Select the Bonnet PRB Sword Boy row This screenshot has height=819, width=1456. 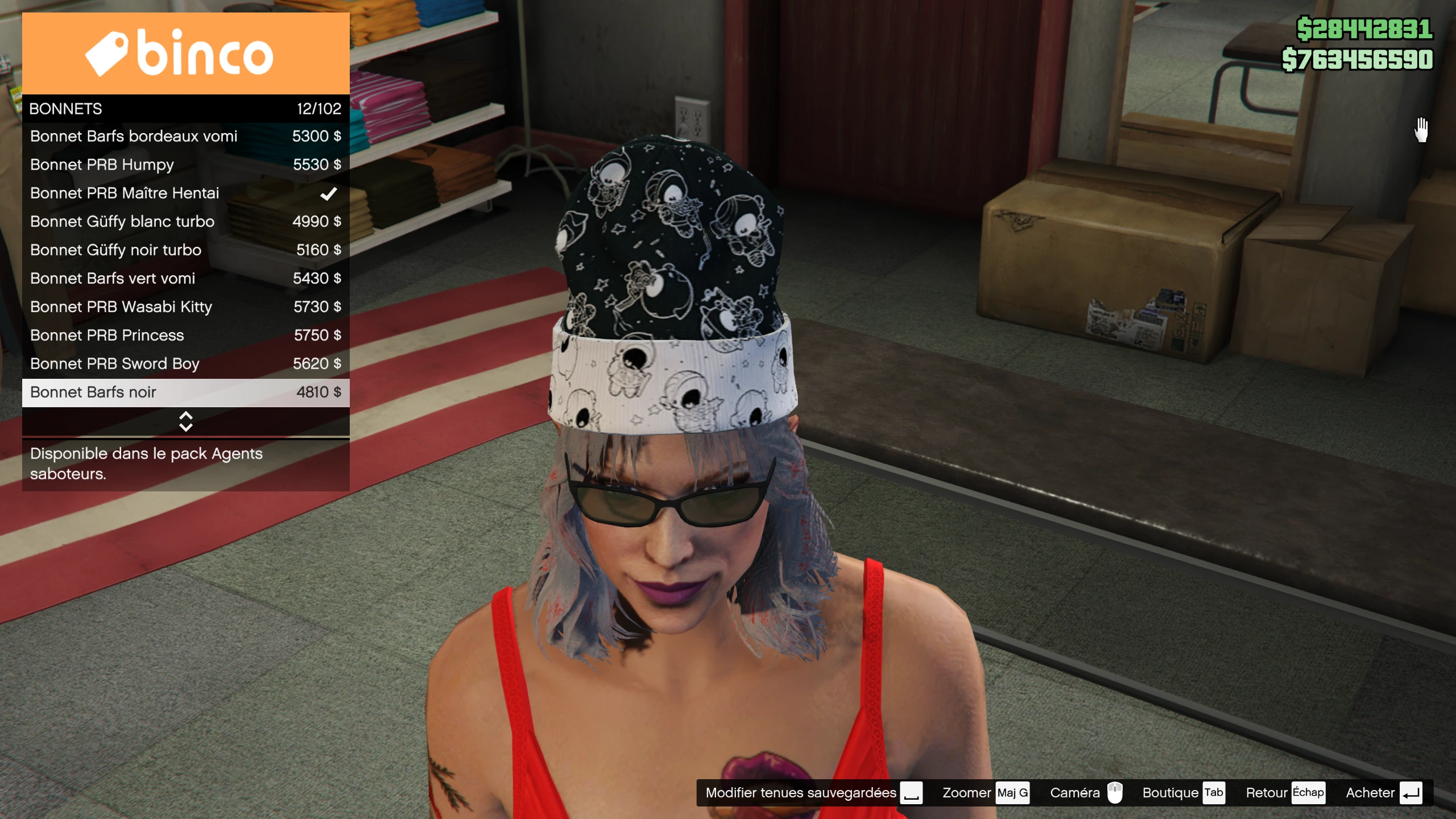click(185, 364)
